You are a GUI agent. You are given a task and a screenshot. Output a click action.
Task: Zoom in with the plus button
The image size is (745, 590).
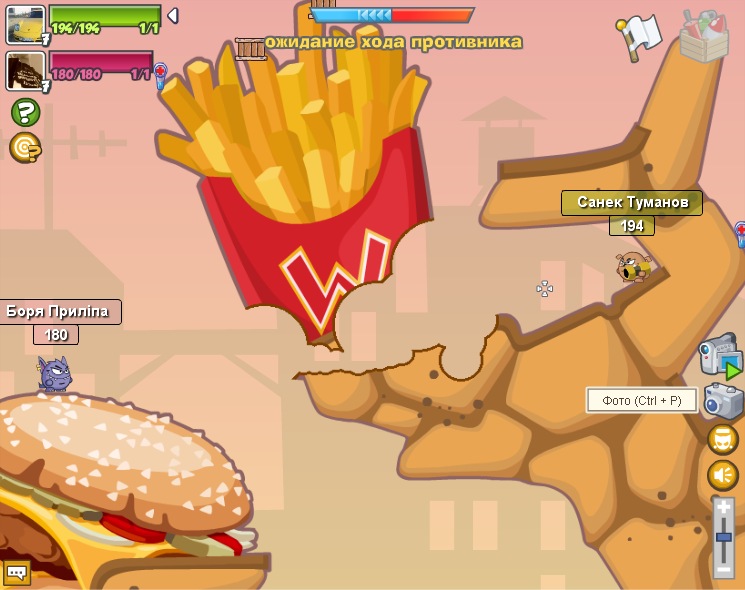point(723,508)
